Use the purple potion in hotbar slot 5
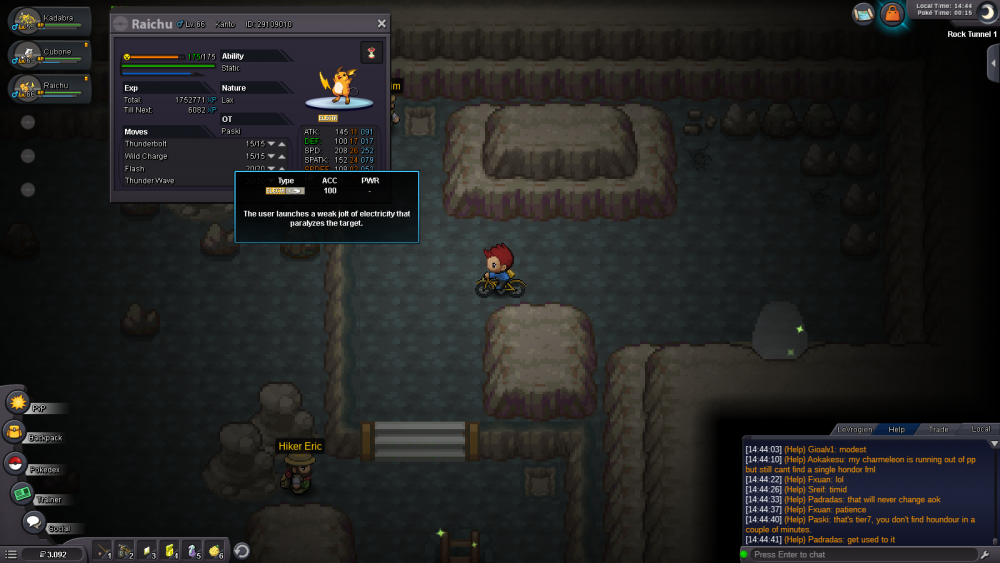The width and height of the screenshot is (1000, 563). coord(193,550)
